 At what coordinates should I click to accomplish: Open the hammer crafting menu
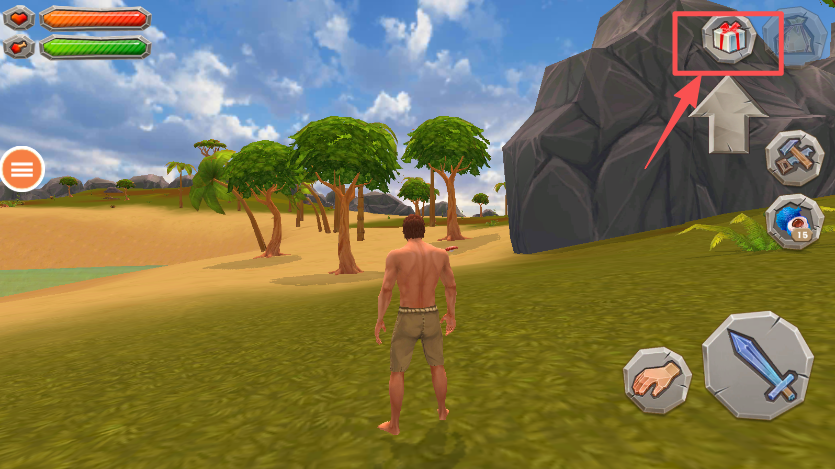[794, 158]
